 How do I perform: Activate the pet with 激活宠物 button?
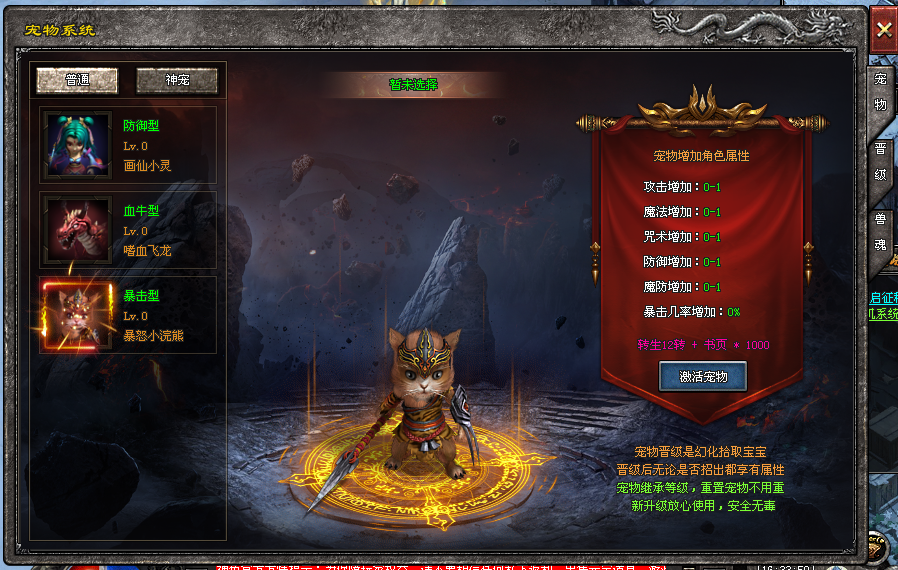tap(703, 377)
